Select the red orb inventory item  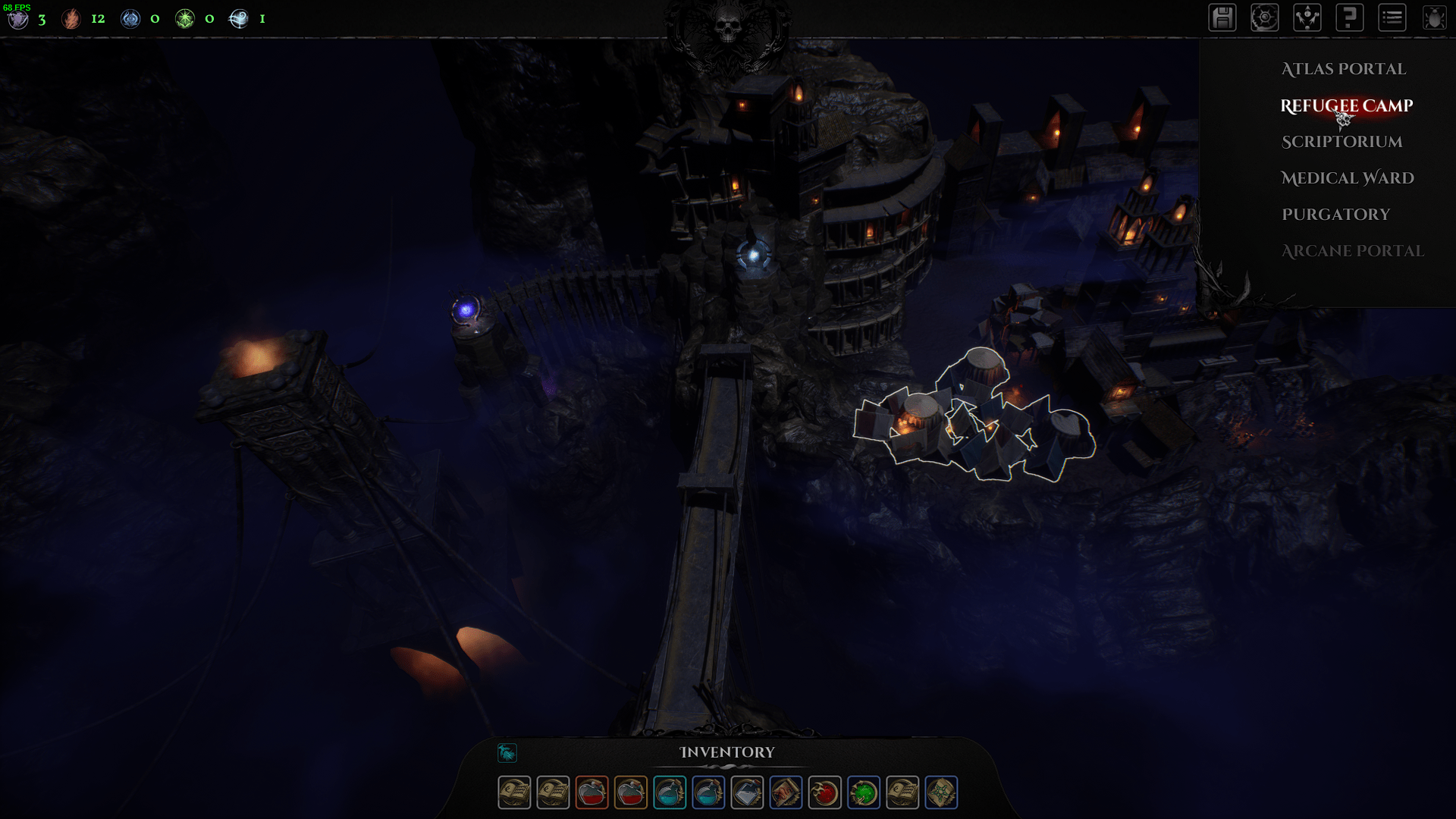point(824,793)
